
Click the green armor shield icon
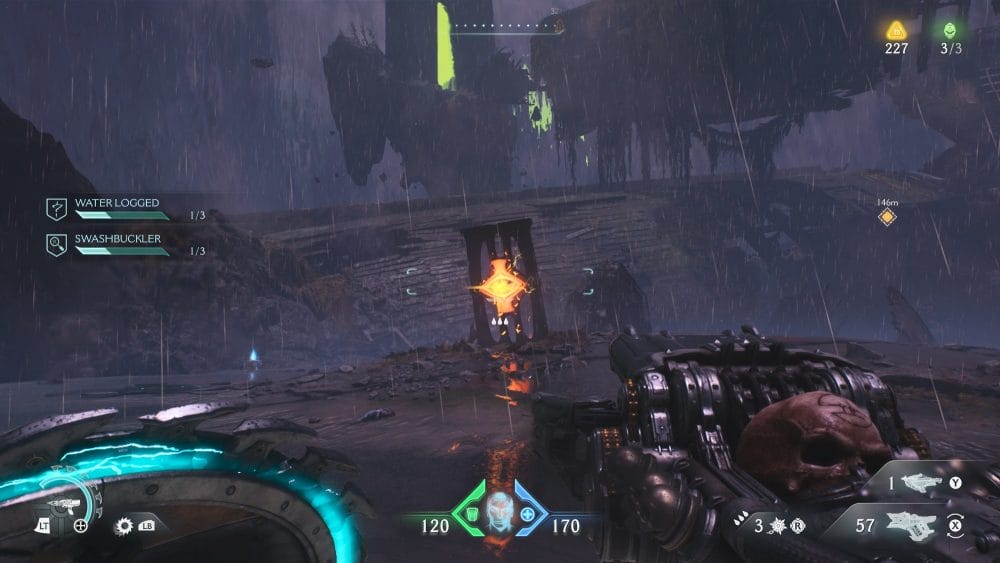pyautogui.click(x=466, y=516)
